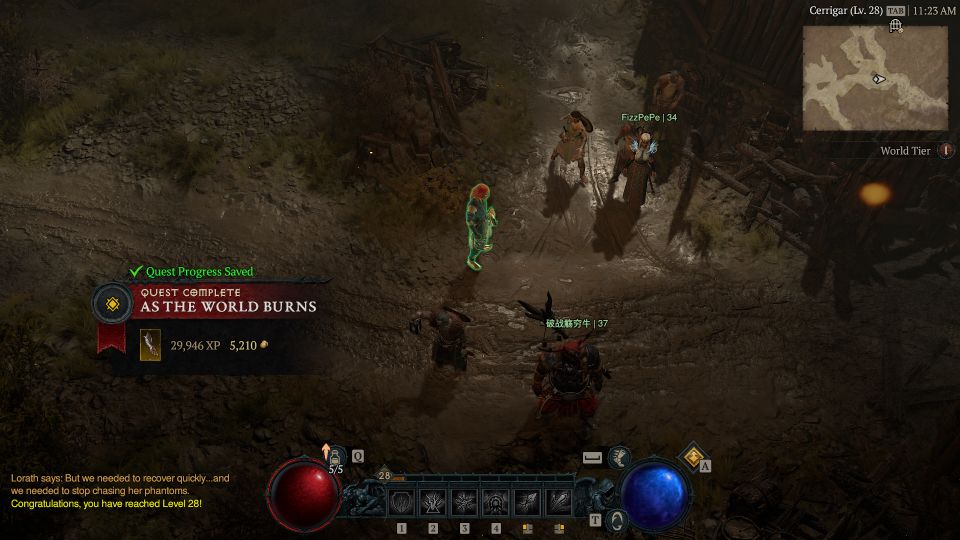Image resolution: width=960 pixels, height=540 pixels.
Task: Open the chat box icon above mana orb
Action: [x=593, y=457]
